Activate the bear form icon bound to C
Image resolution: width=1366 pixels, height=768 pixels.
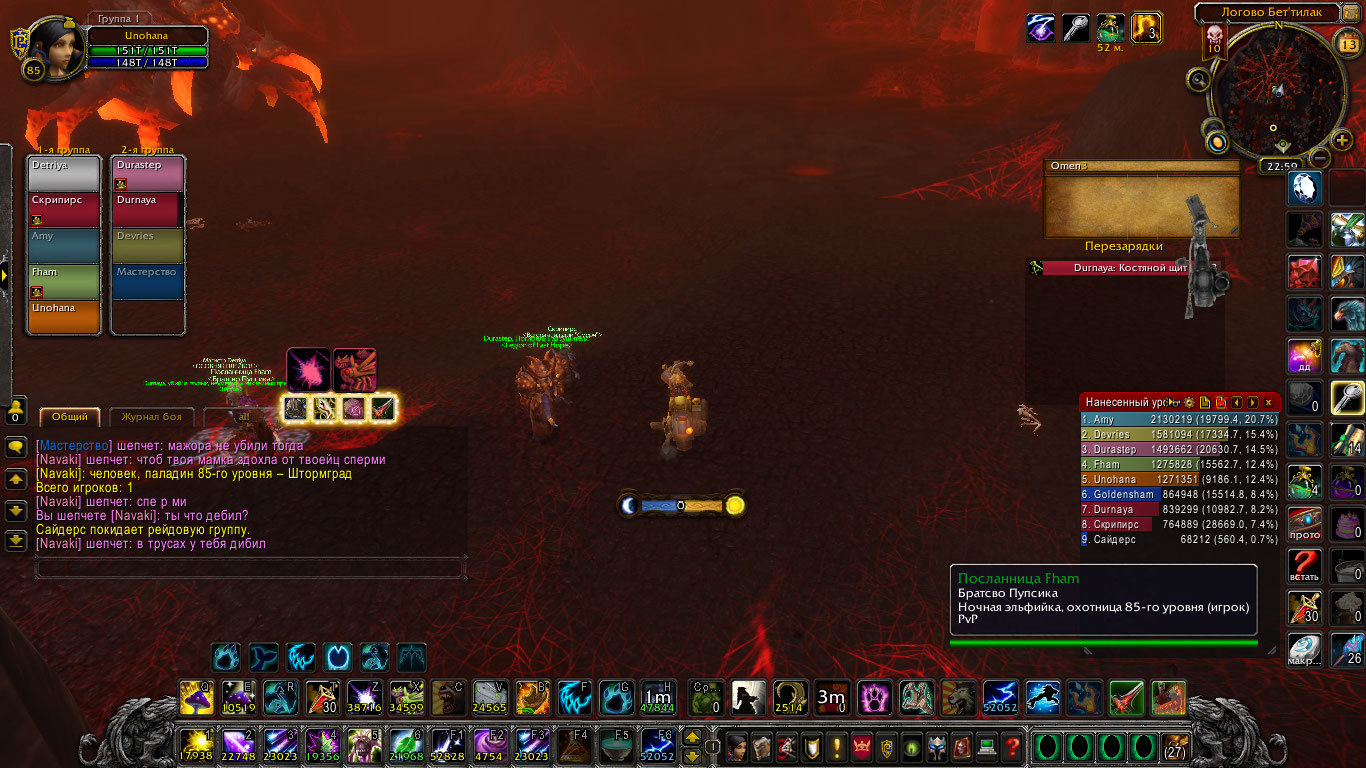[447, 696]
